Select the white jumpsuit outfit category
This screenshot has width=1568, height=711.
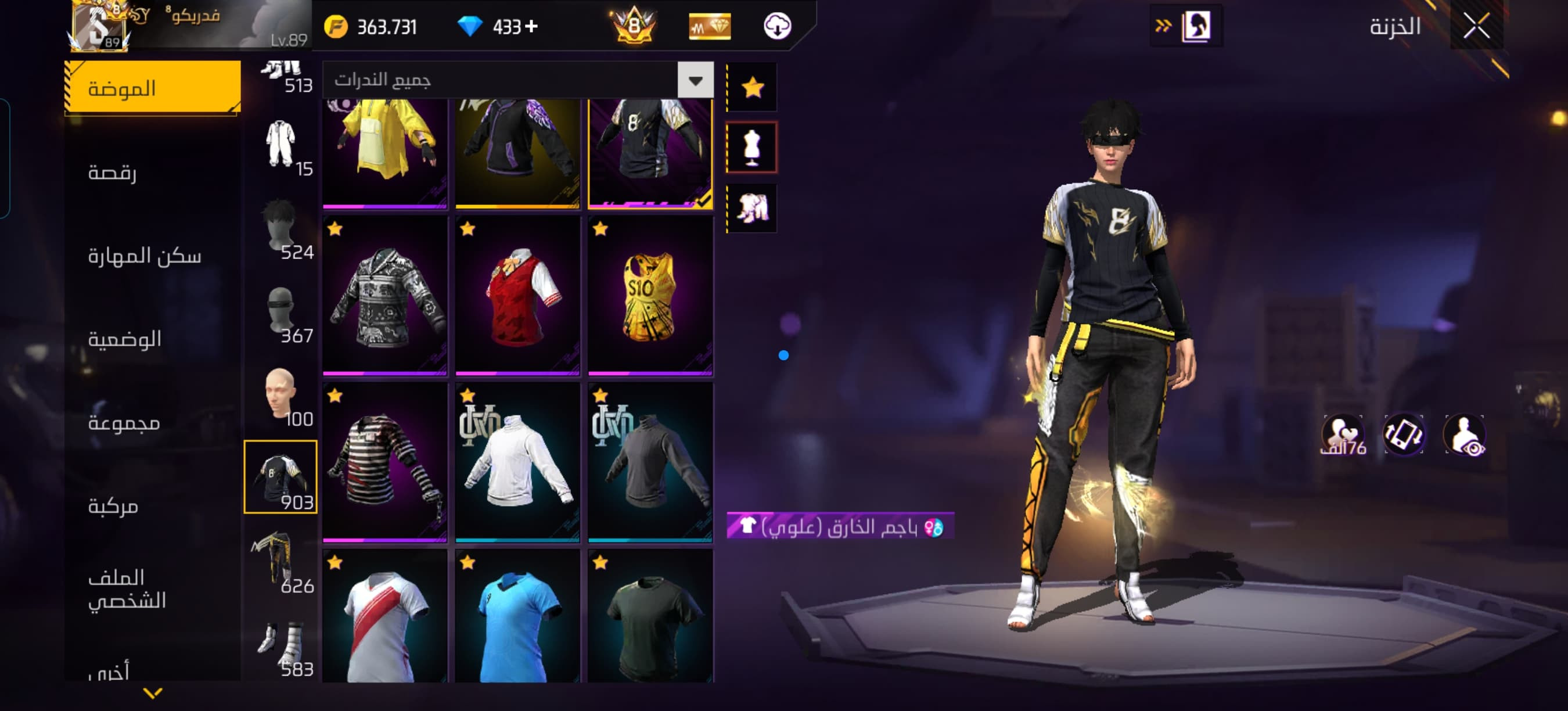280,146
